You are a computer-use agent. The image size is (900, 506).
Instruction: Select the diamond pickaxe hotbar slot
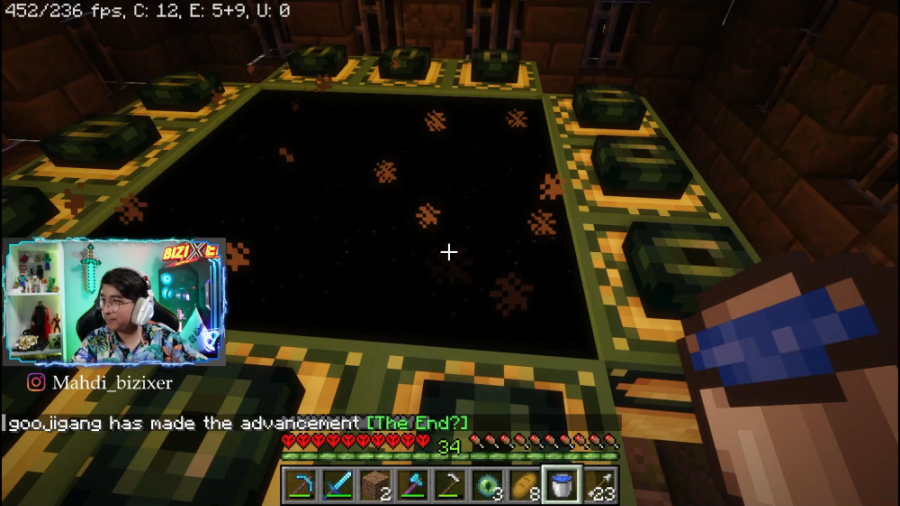(x=301, y=485)
